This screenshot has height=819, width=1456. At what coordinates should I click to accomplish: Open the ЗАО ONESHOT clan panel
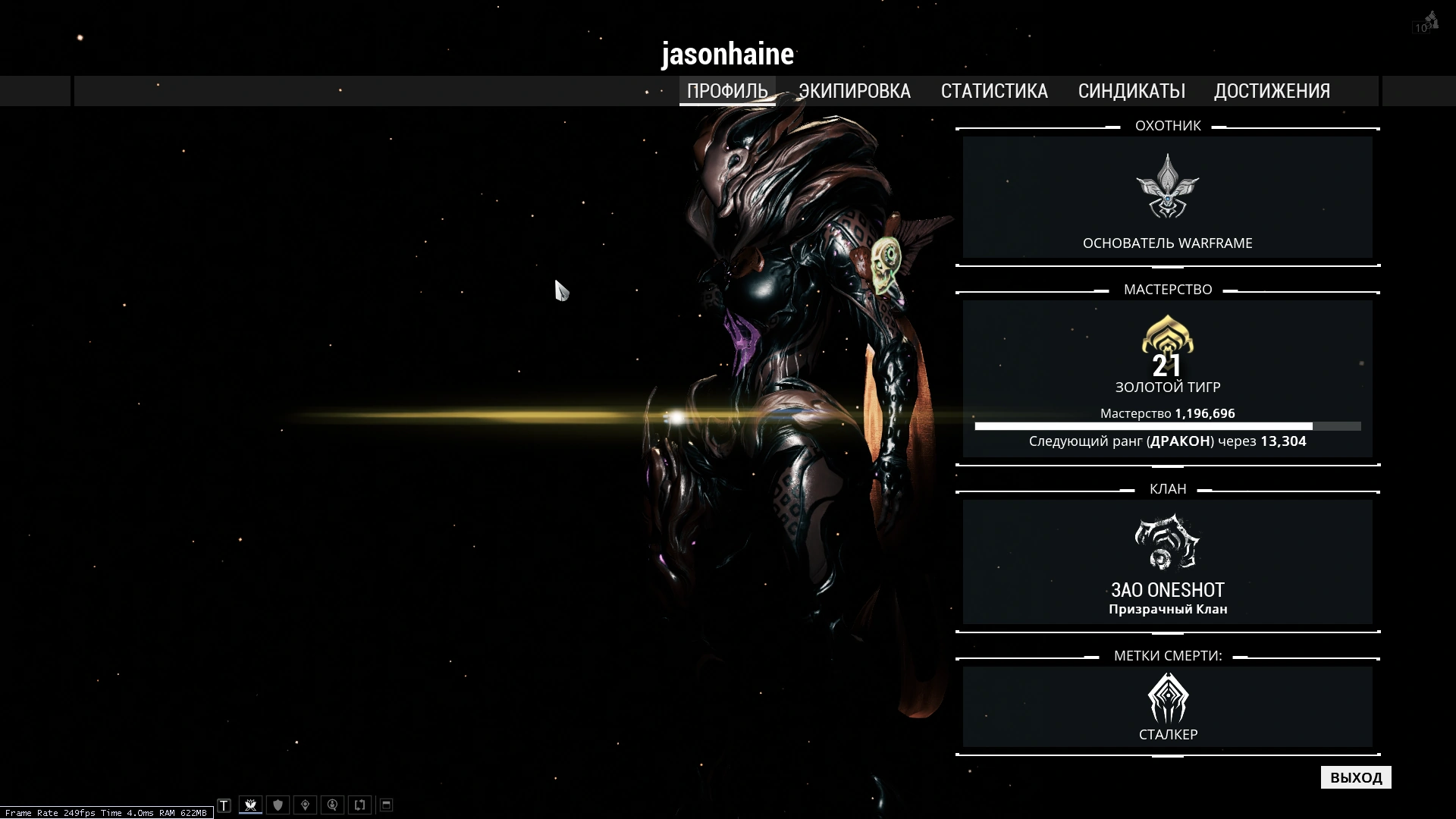tap(1168, 562)
